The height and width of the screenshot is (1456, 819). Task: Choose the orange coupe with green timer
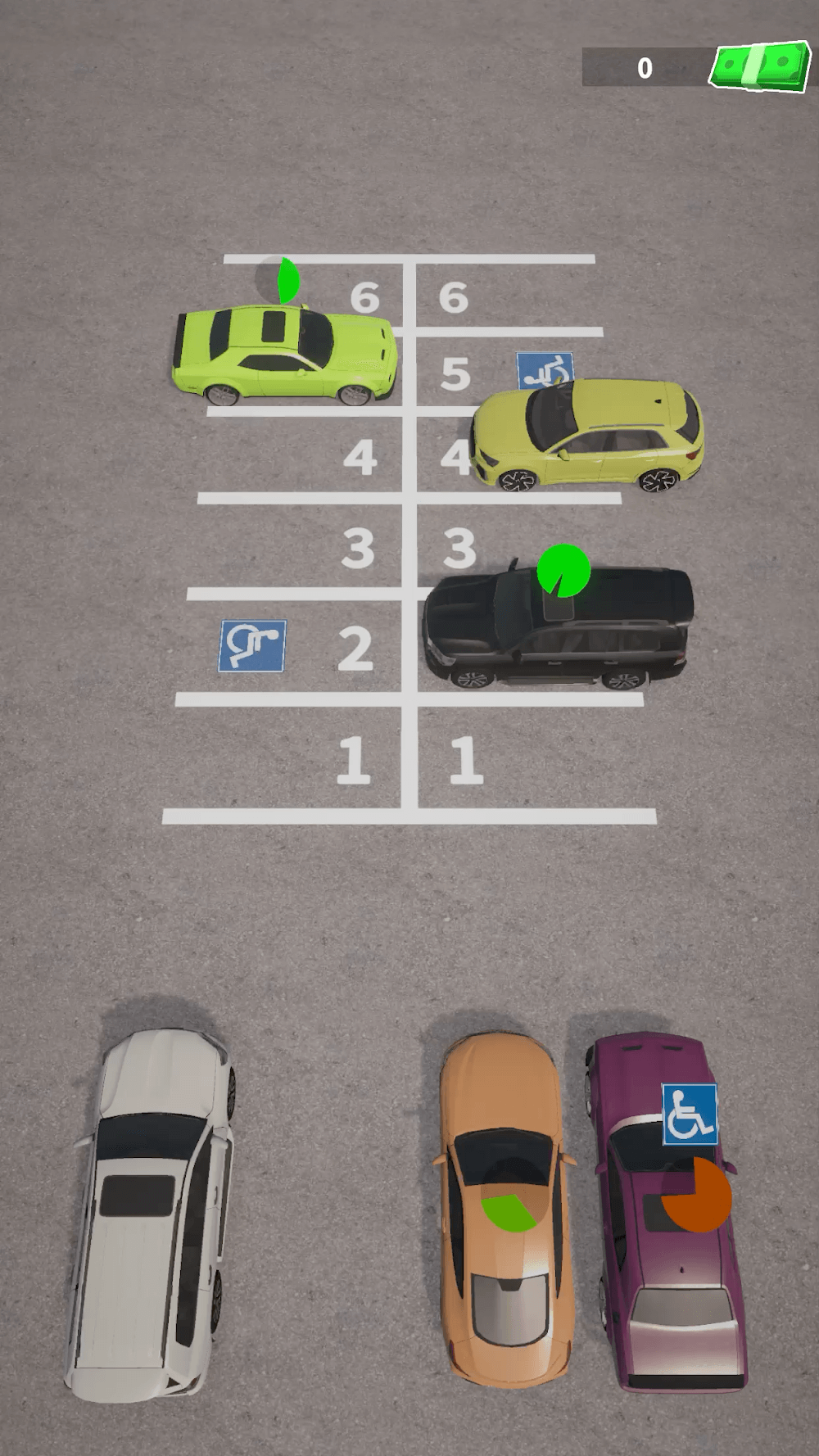pyautogui.click(x=505, y=1208)
